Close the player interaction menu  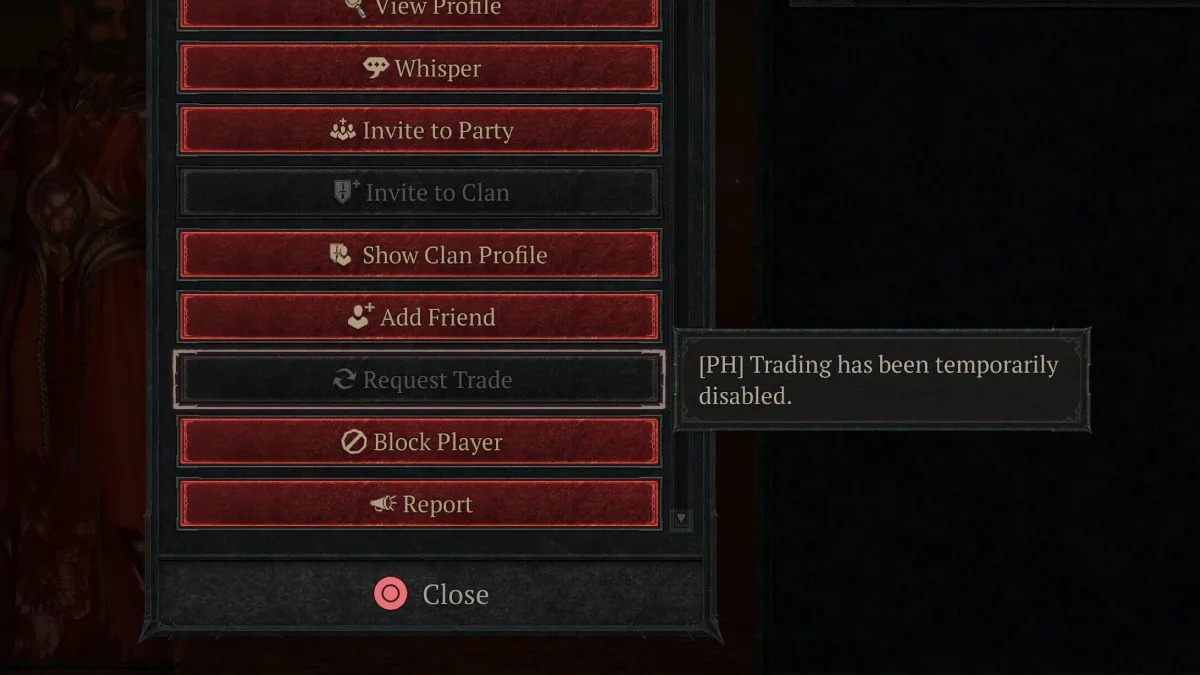point(432,594)
